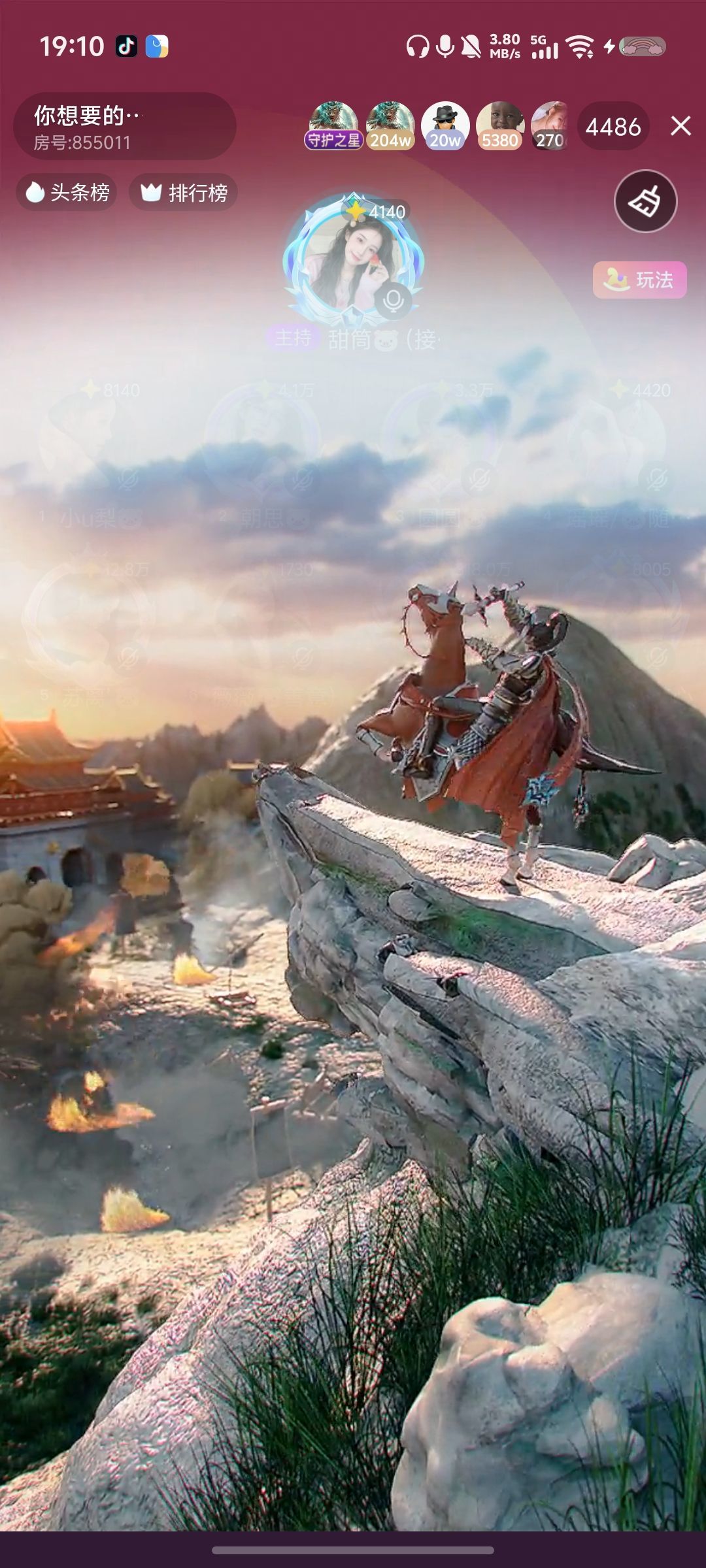Open the 玩法 gameplay panel

click(639, 280)
